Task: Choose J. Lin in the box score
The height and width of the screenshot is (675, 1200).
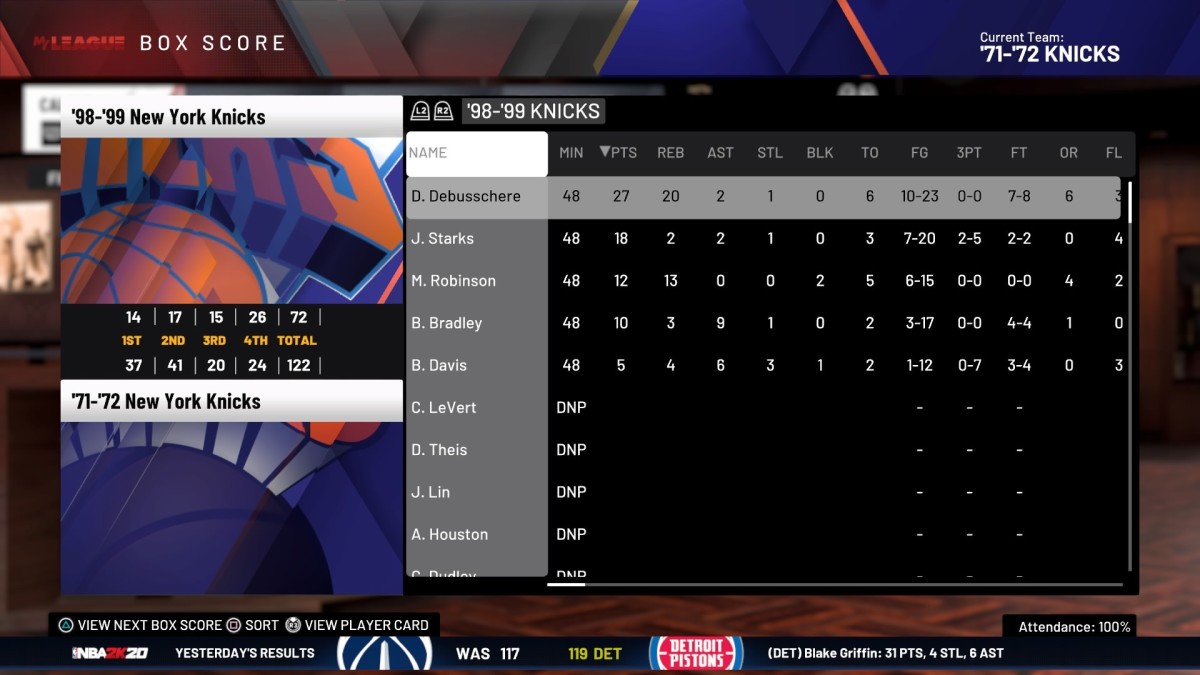Action: (x=431, y=492)
